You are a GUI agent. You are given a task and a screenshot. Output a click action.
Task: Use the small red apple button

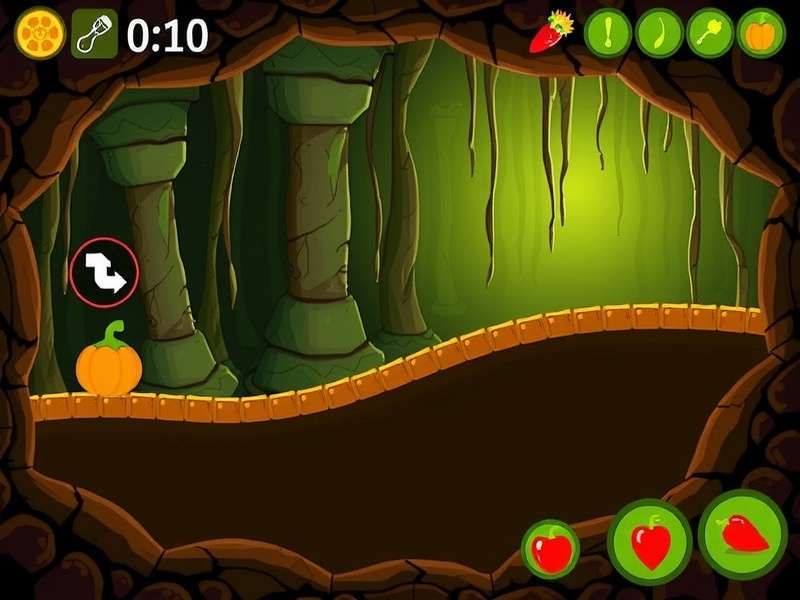point(551,549)
